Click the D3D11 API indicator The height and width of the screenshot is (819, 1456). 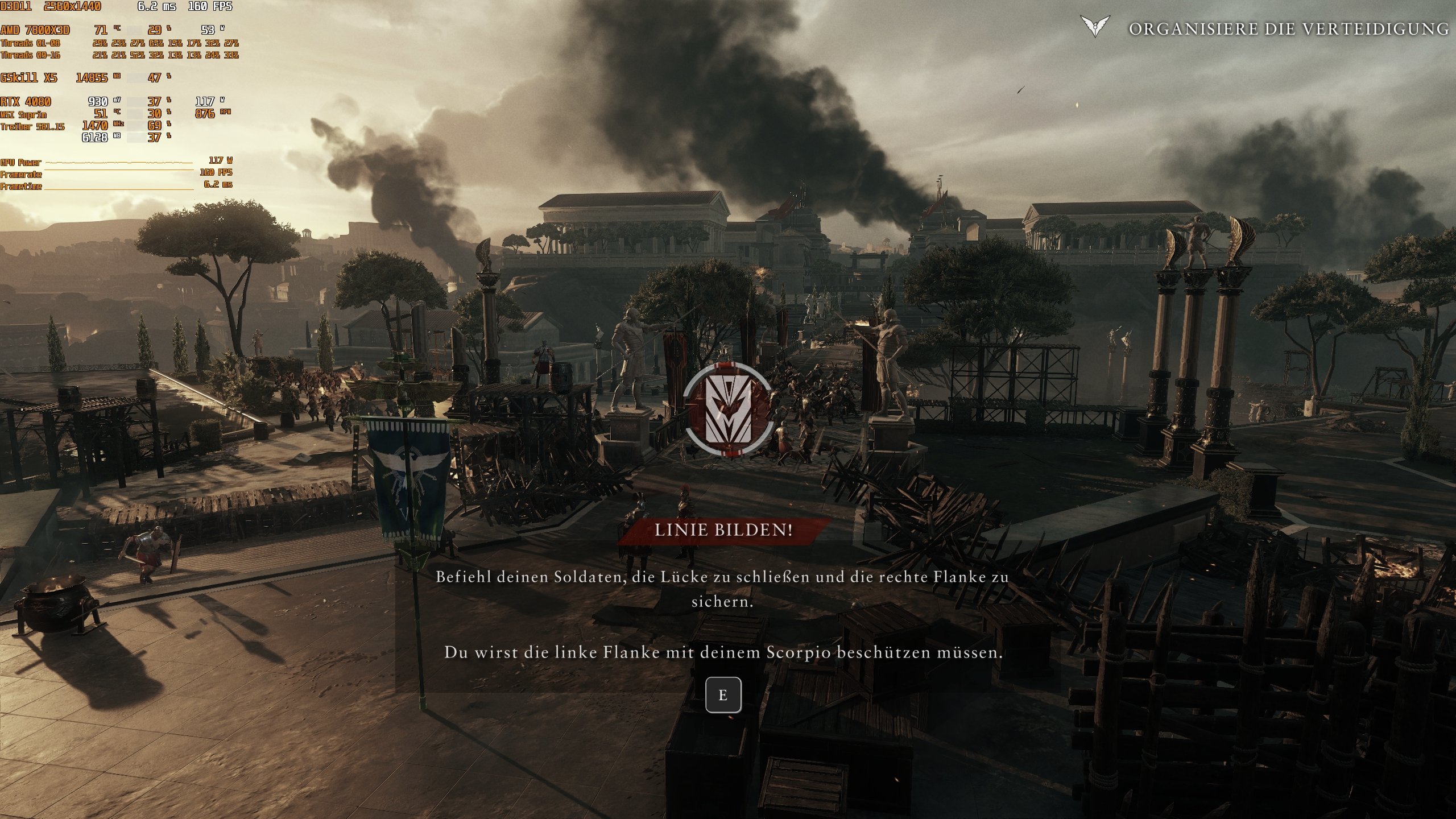tap(17, 7)
